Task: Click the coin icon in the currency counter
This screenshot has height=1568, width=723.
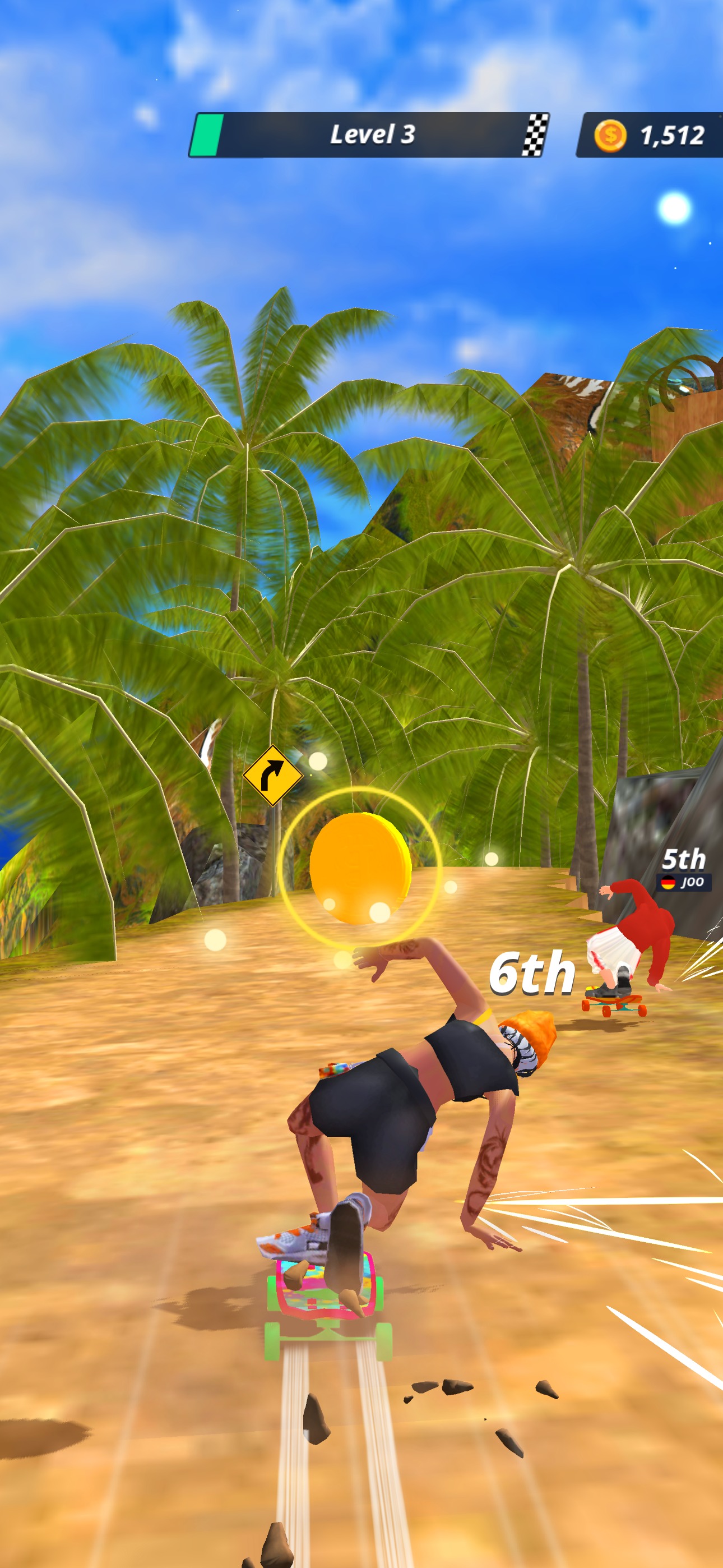Action: [x=610, y=135]
